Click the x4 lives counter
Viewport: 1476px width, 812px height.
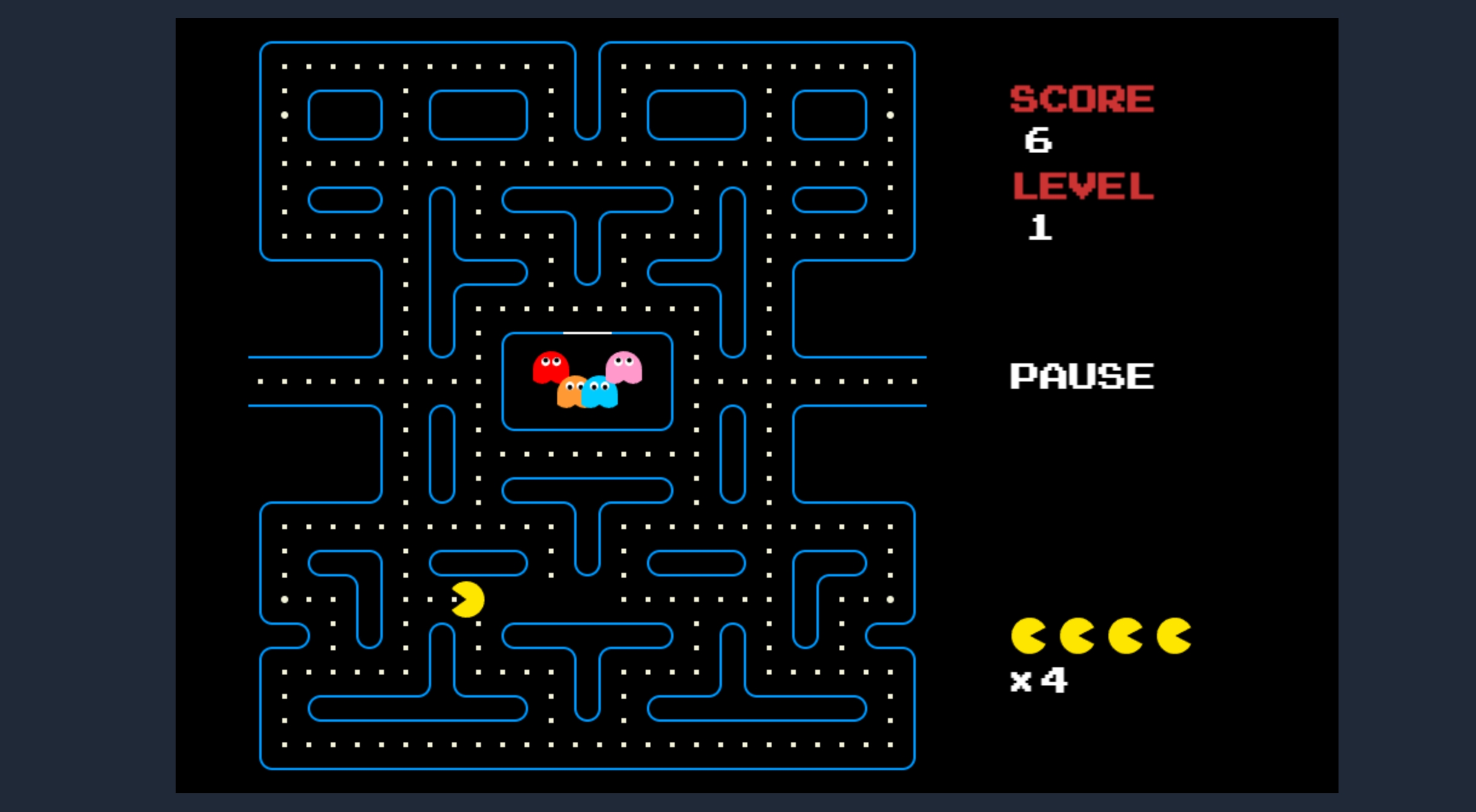point(1040,681)
